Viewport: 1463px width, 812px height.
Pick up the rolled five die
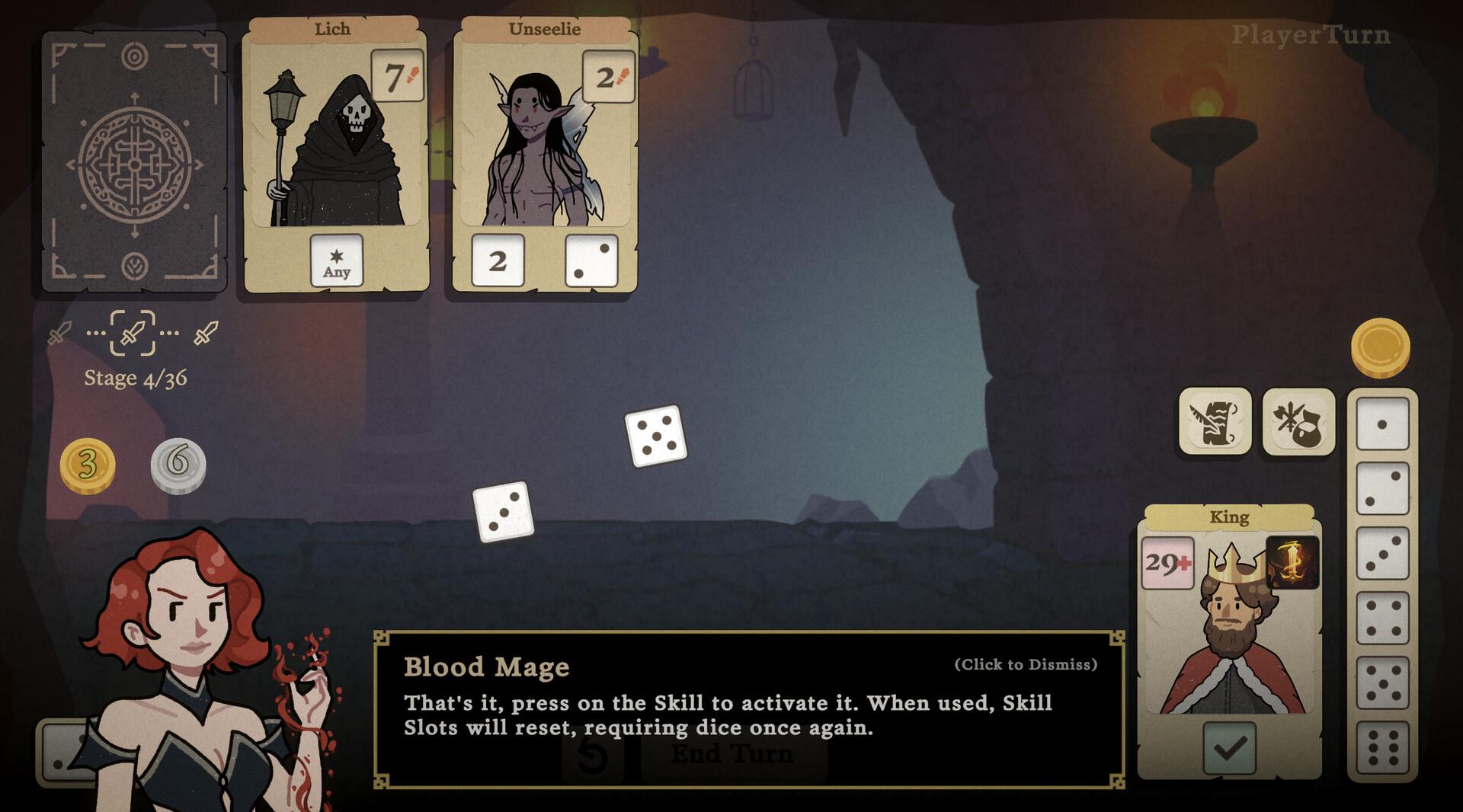point(655,436)
